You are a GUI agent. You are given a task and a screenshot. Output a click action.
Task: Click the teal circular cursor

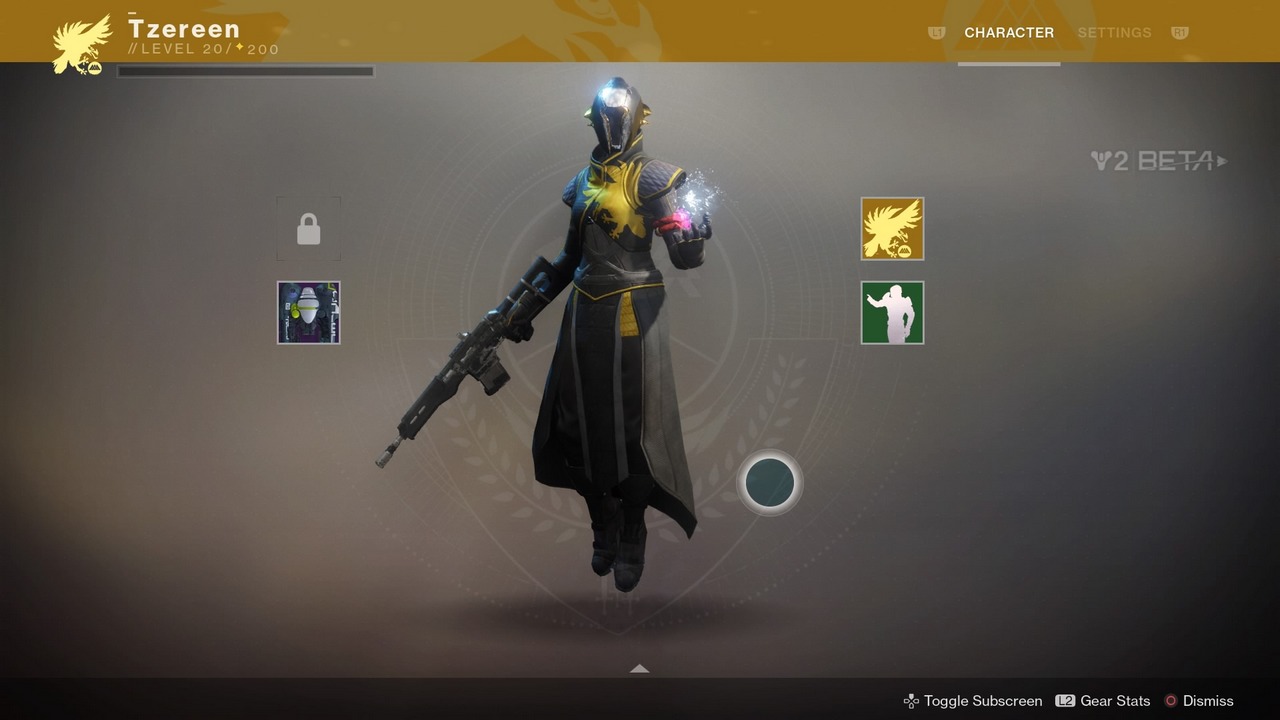(x=770, y=483)
